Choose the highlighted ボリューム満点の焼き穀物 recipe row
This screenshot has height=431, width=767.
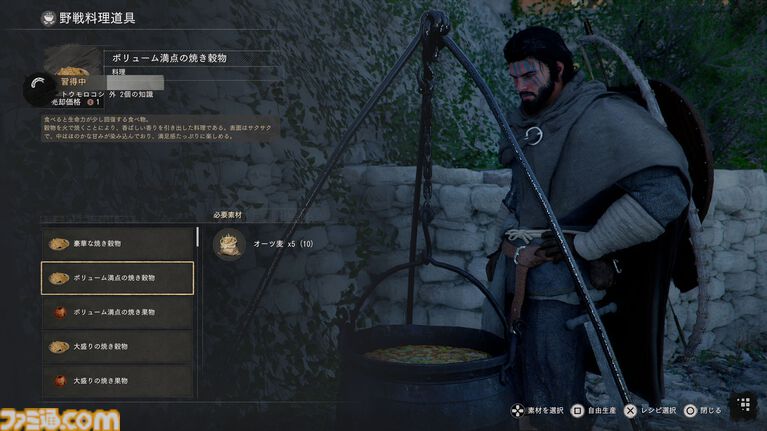point(118,278)
